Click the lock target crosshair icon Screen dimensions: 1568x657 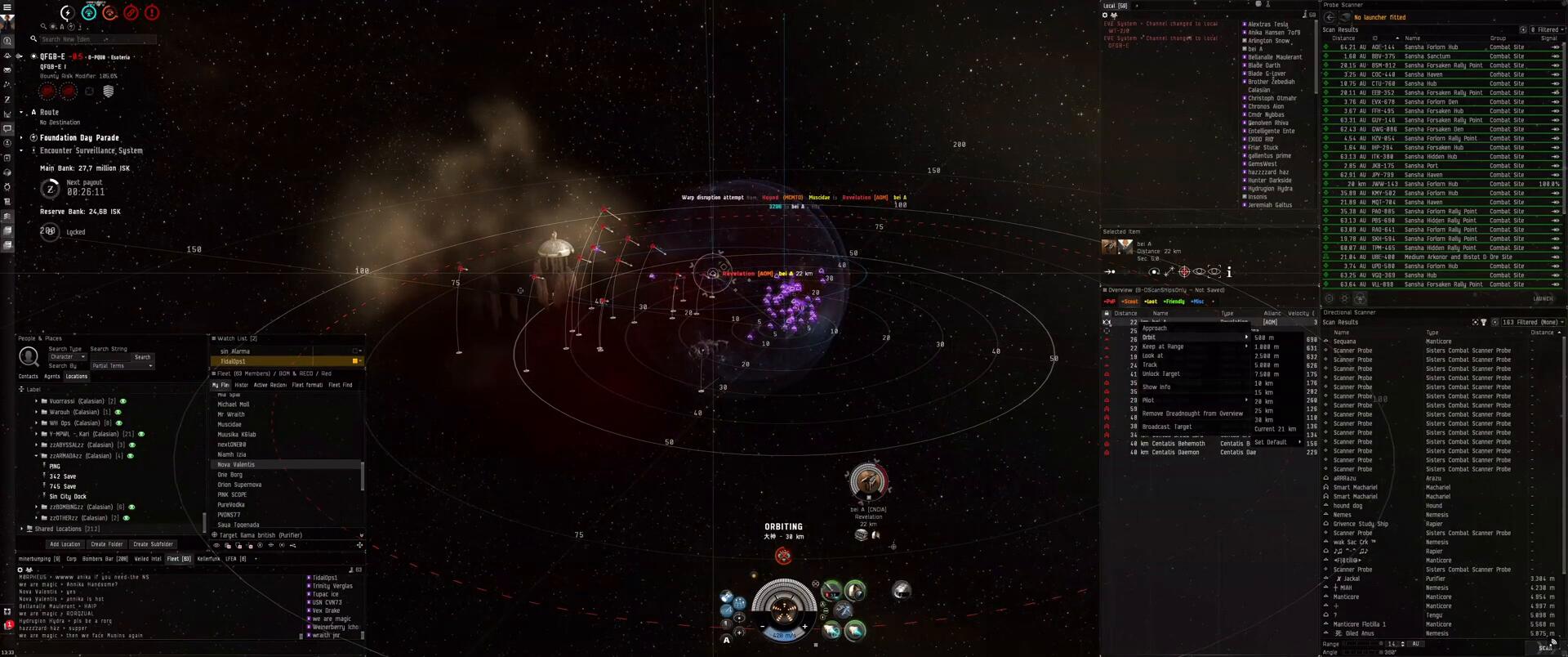pyautogui.click(x=1183, y=272)
